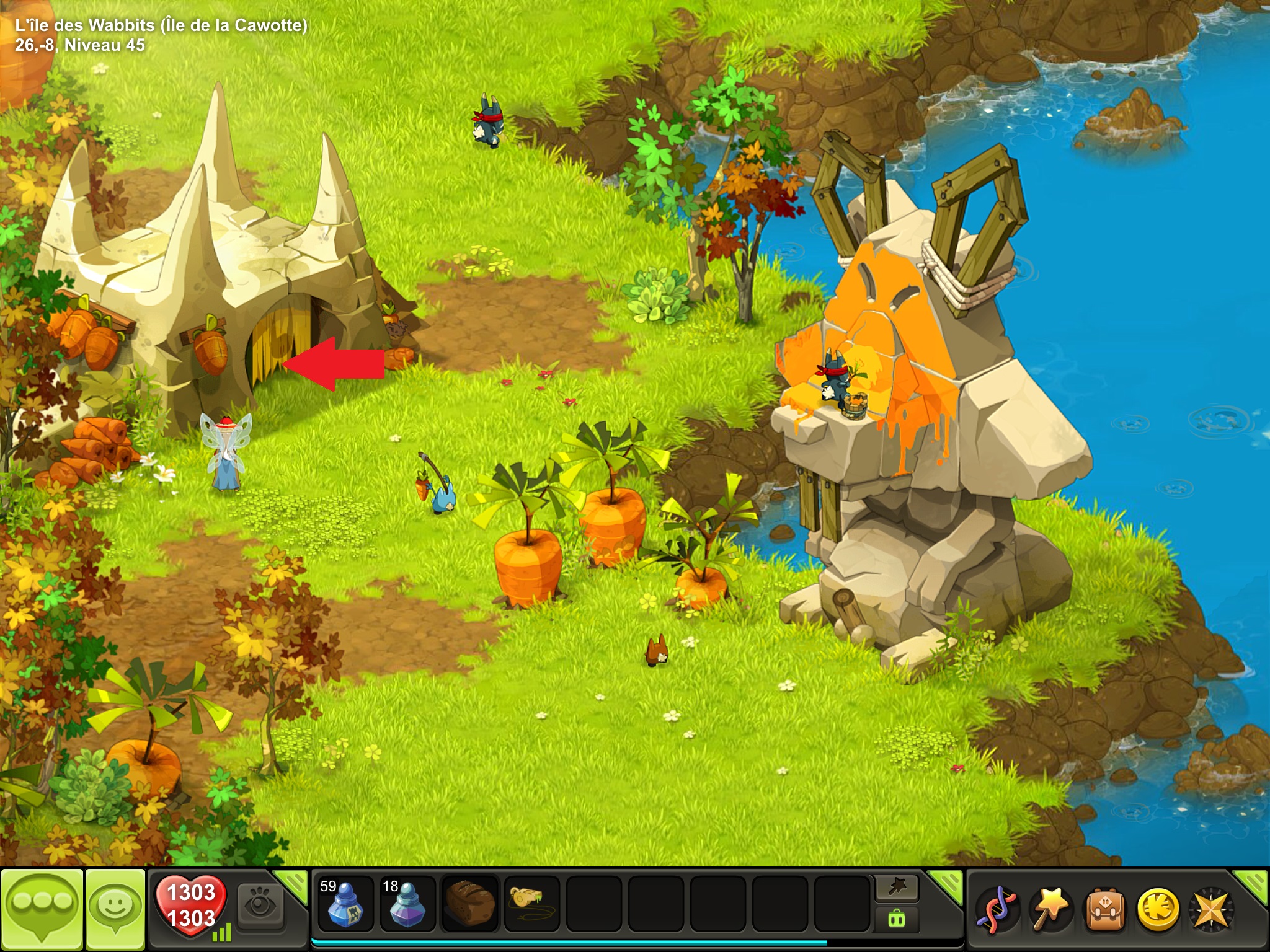Switch shortcut bar to items bag tab

click(x=897, y=919)
